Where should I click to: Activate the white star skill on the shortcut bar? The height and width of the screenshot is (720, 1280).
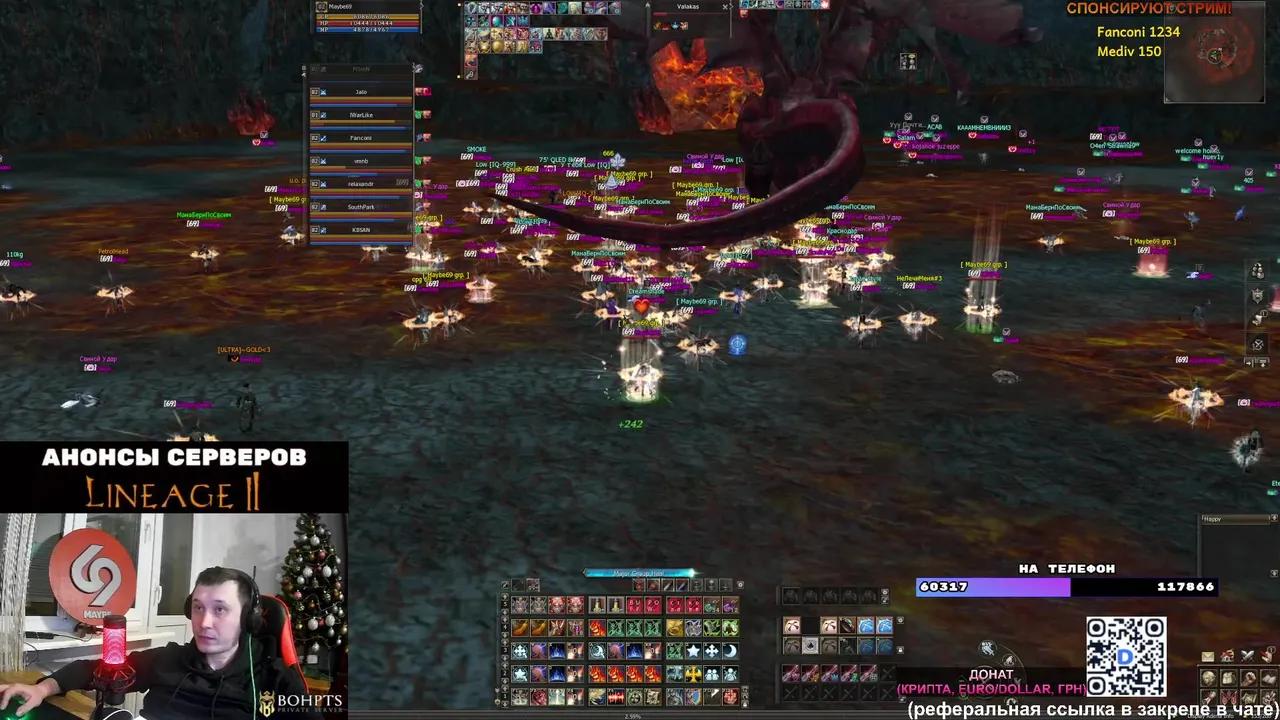(x=692, y=651)
